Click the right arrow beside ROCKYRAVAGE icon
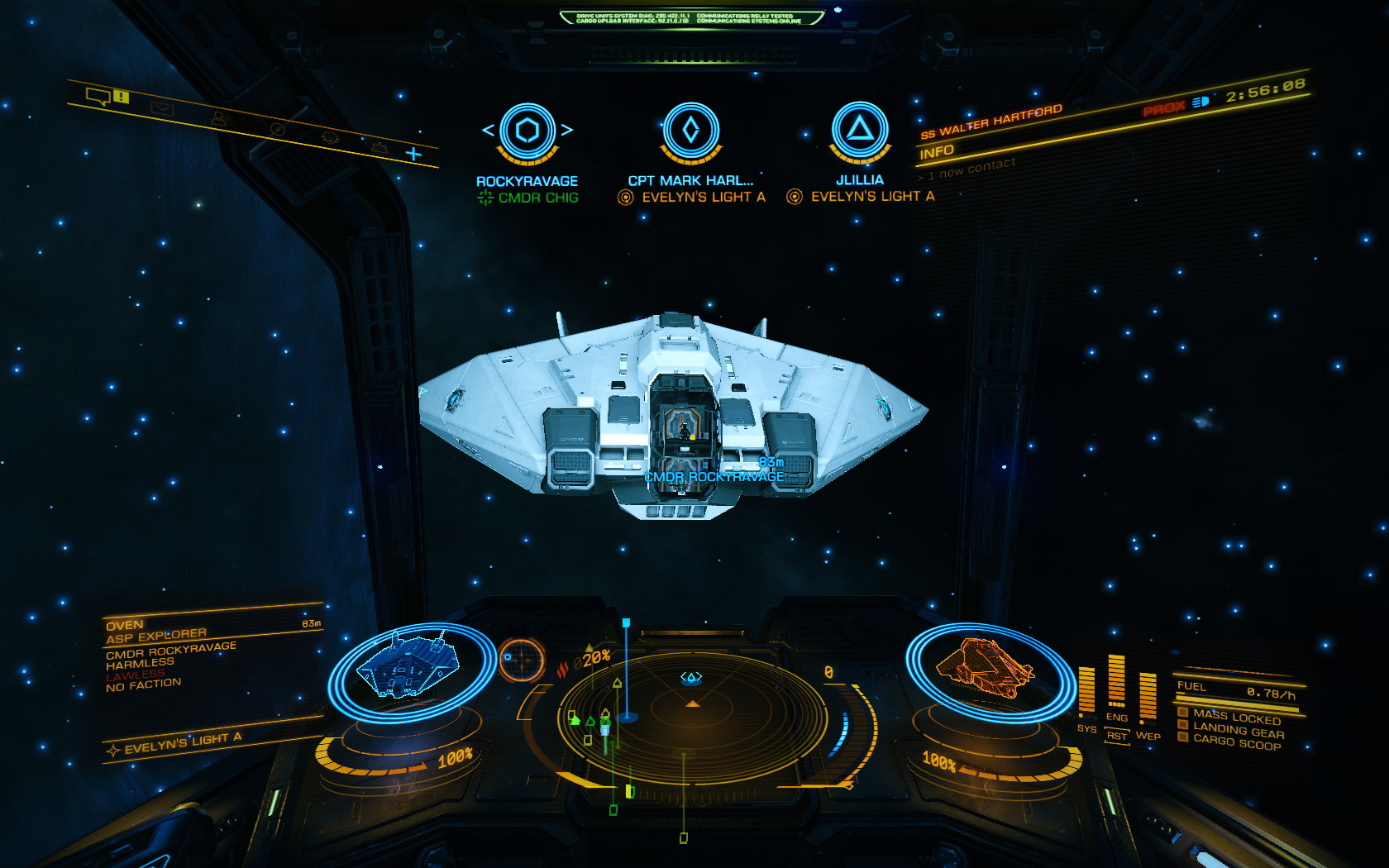The image size is (1389, 868). tap(566, 130)
